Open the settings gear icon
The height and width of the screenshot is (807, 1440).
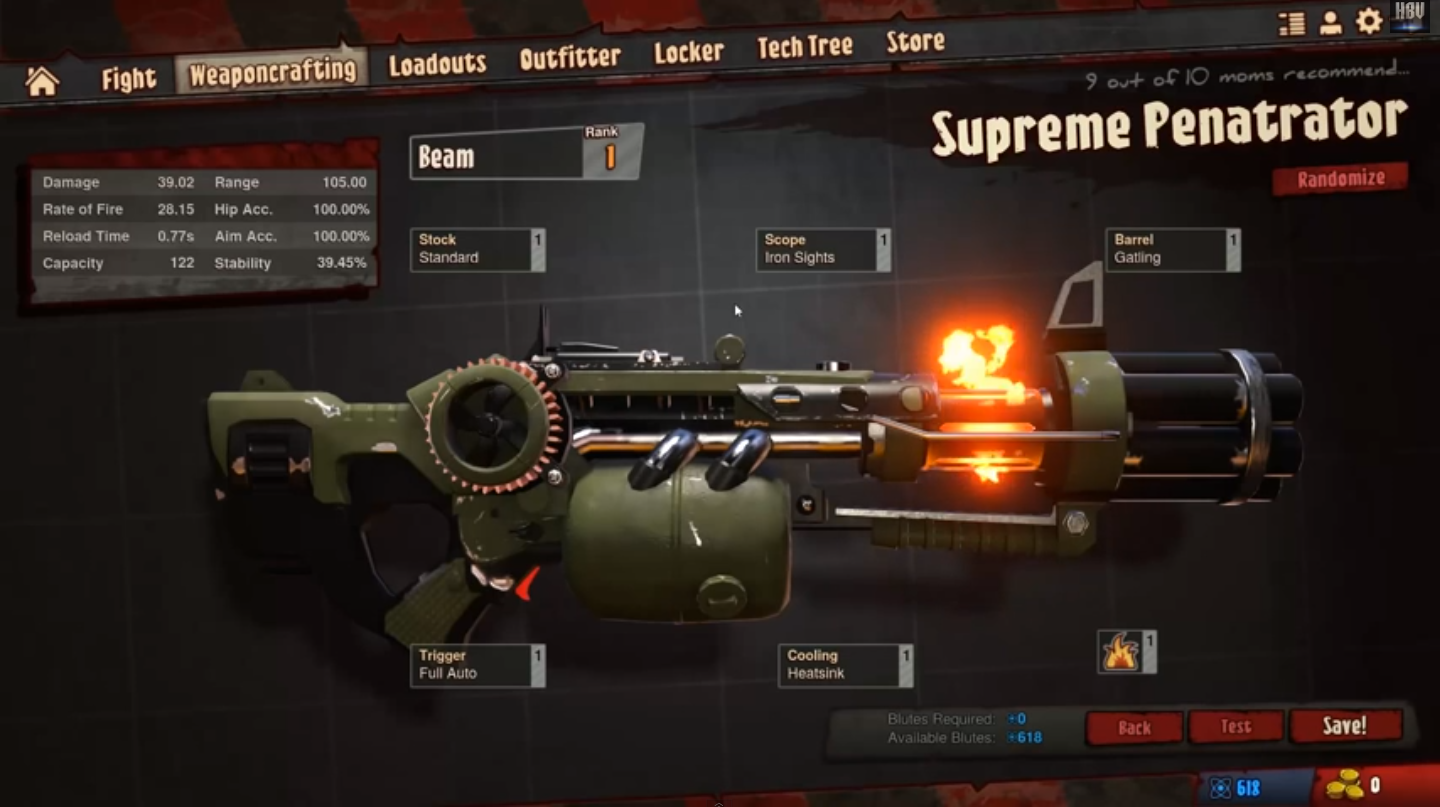pyautogui.click(x=1369, y=22)
